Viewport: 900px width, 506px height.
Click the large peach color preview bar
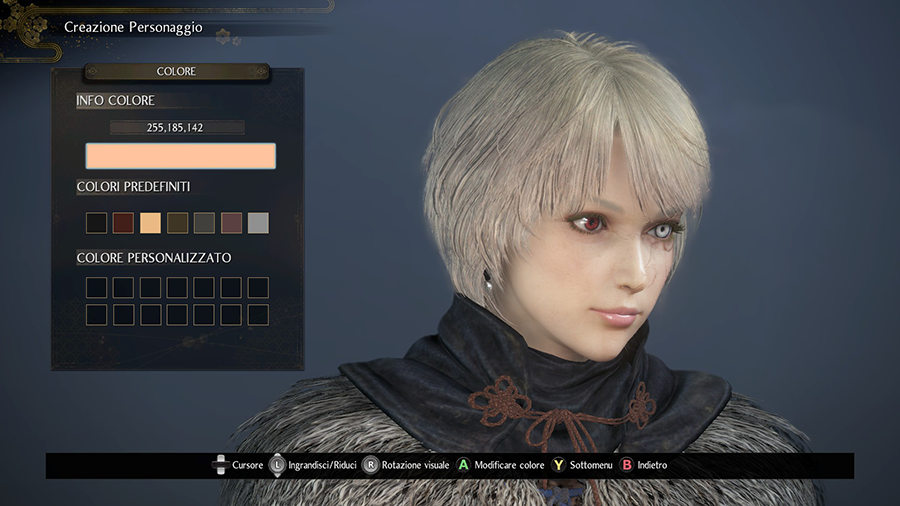click(180, 156)
